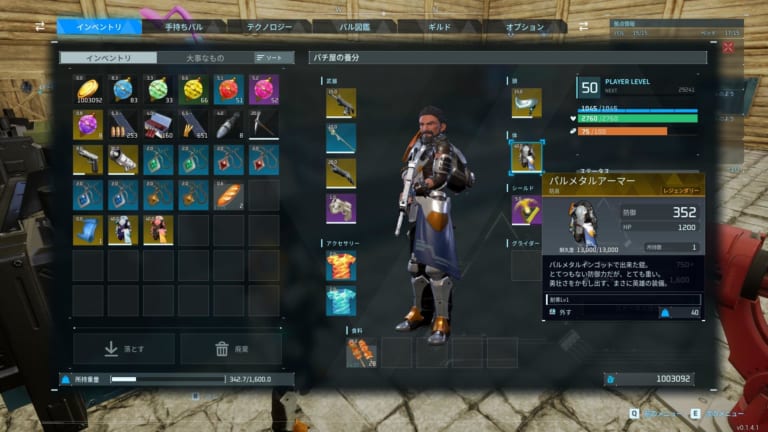Select the skewer food slot

361,352
